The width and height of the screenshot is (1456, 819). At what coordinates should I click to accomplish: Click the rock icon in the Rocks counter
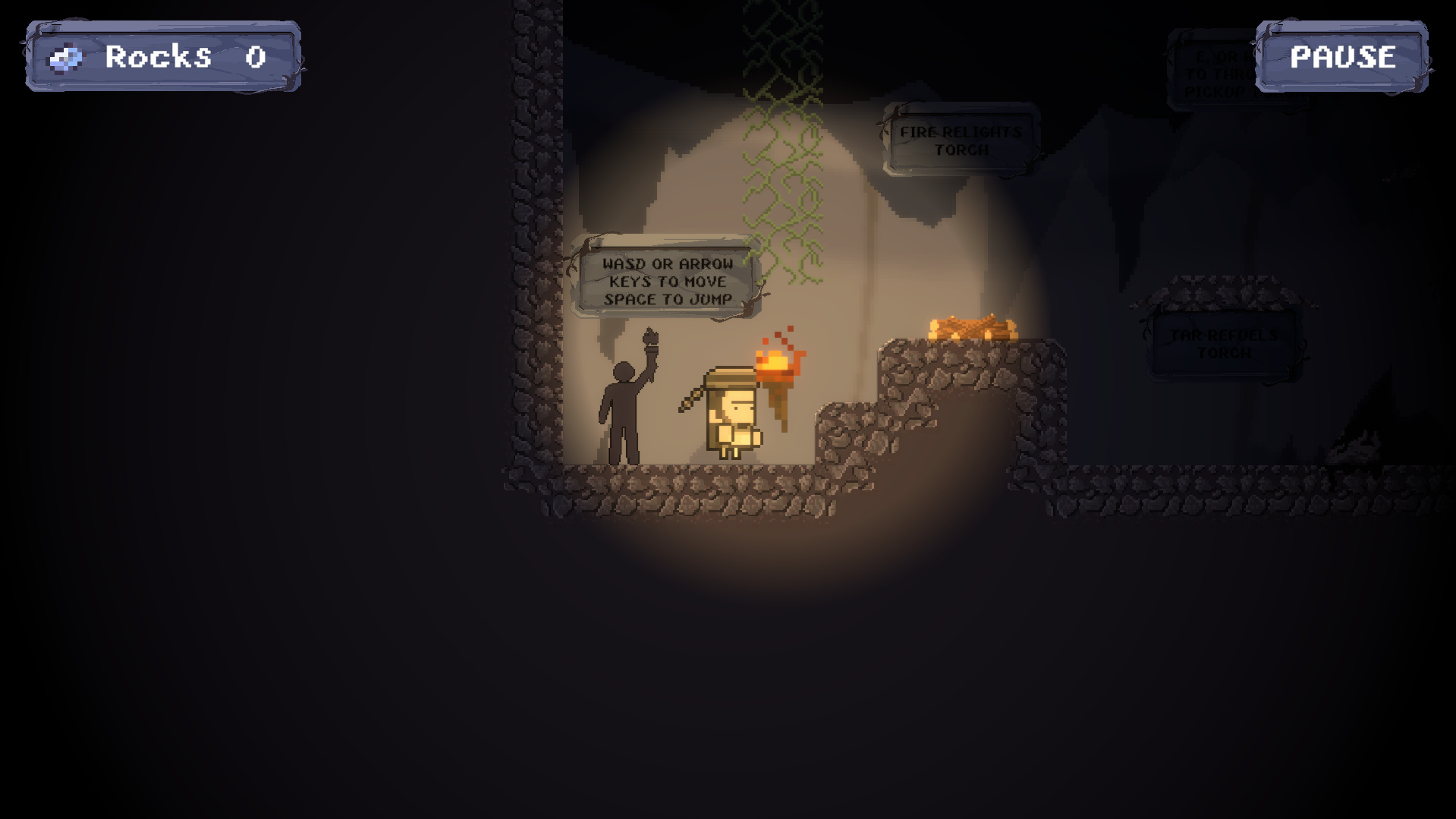(67, 57)
